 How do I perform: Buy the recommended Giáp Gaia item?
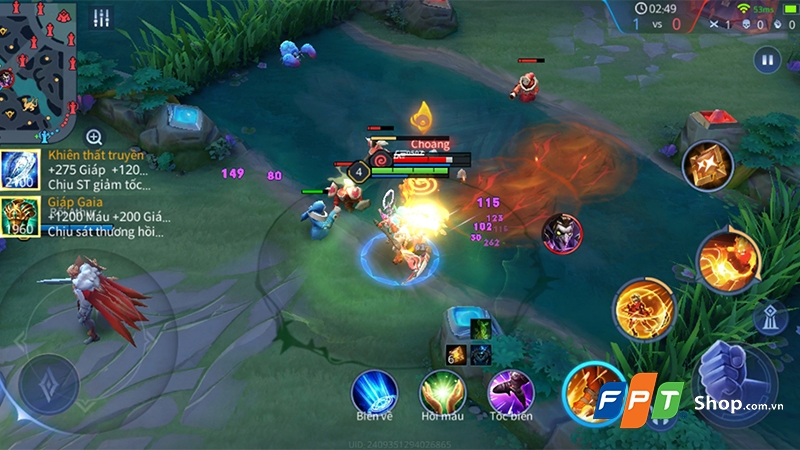point(19,215)
